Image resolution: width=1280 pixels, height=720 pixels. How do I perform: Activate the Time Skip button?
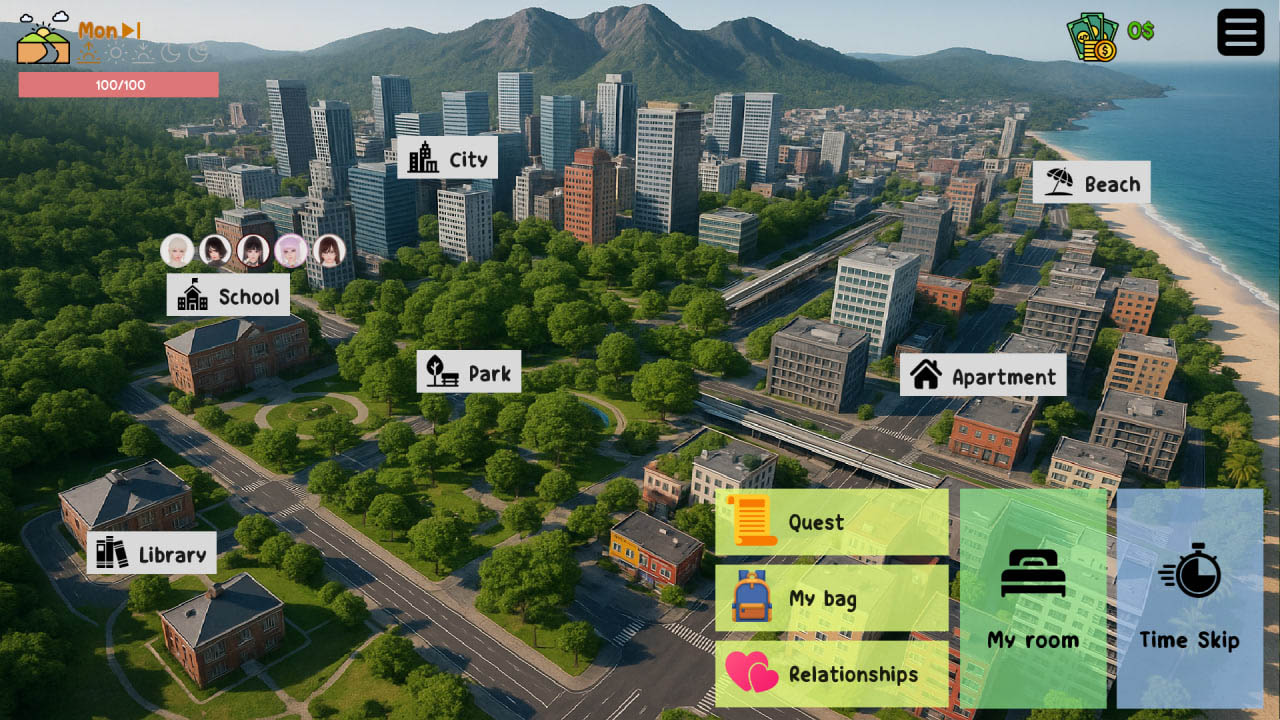(1189, 598)
